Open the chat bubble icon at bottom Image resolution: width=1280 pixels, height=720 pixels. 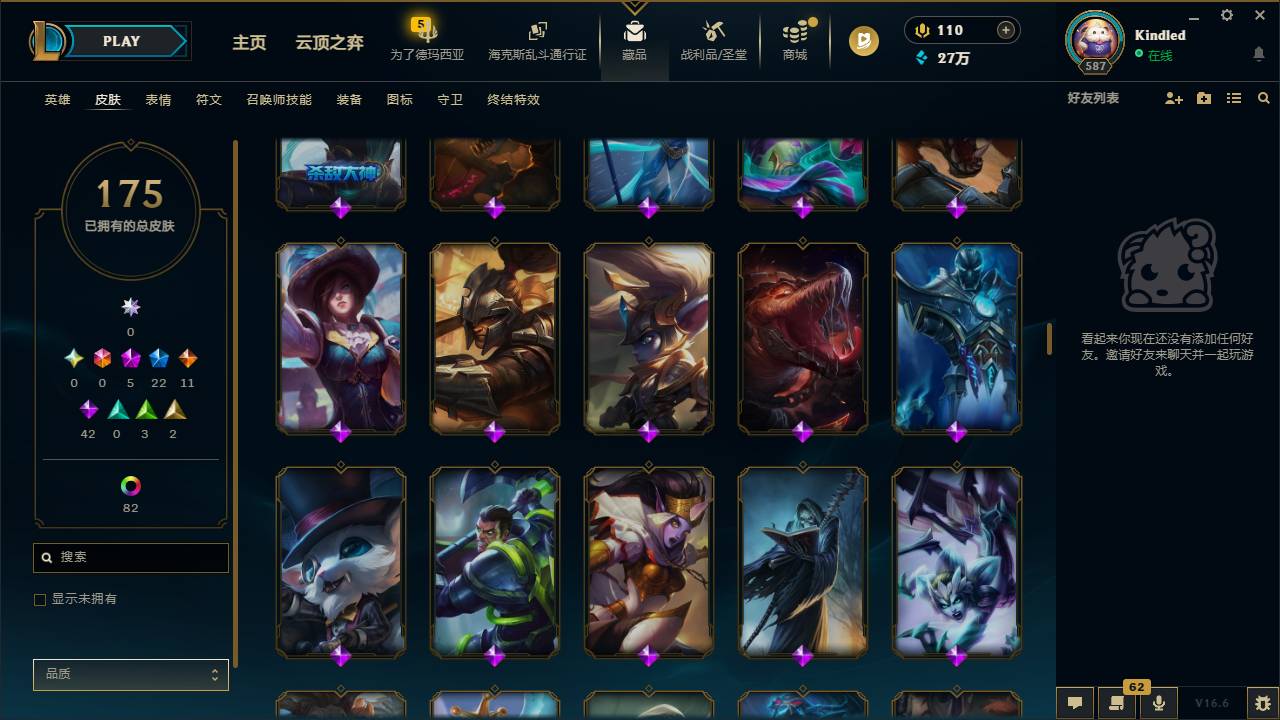[x=1075, y=703]
